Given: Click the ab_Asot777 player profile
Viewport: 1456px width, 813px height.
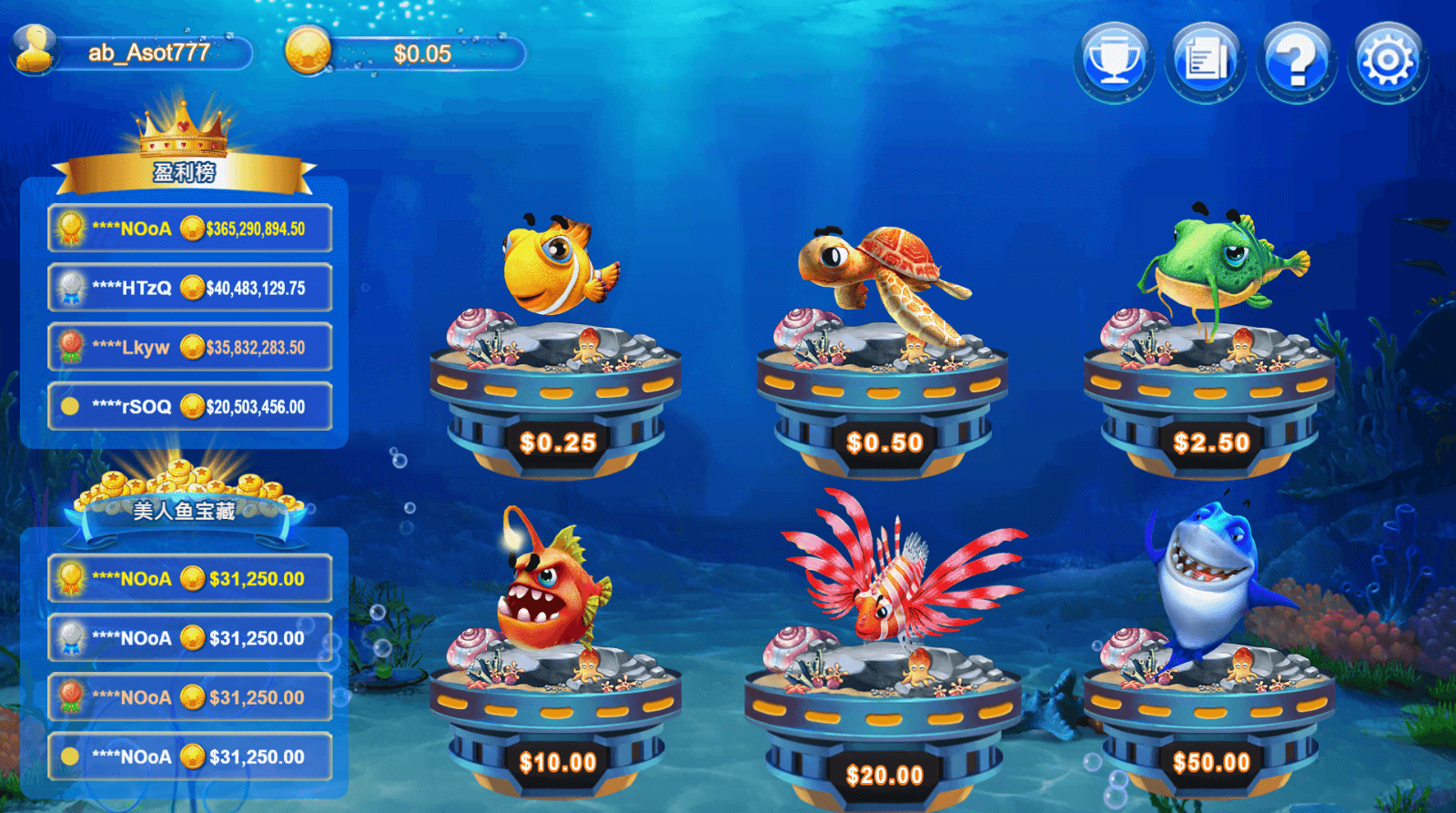Looking at the screenshot, I should (x=133, y=53).
